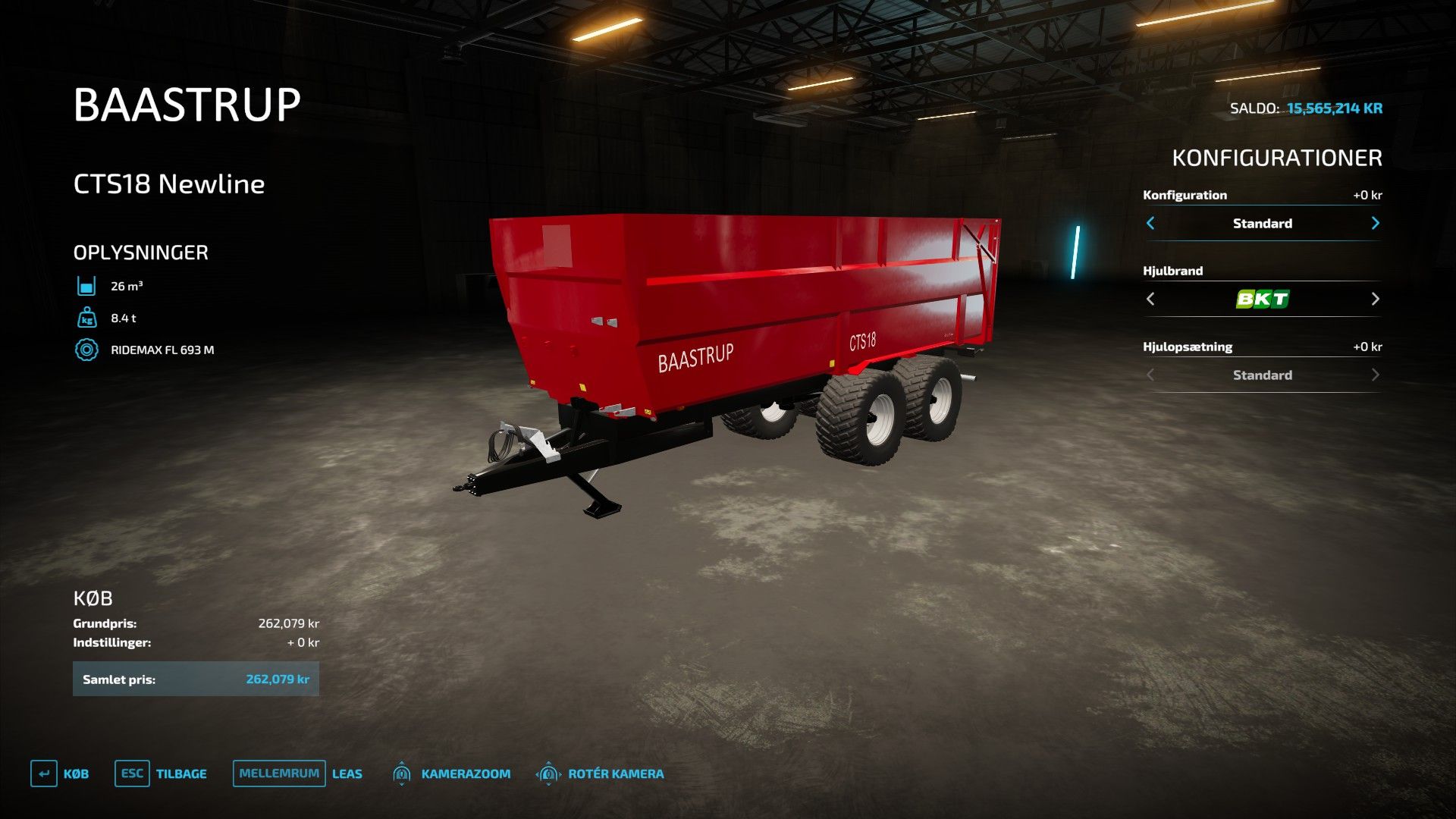This screenshot has height=819, width=1456.
Task: Click the ESC key icon before Tilbage
Action: [132, 773]
